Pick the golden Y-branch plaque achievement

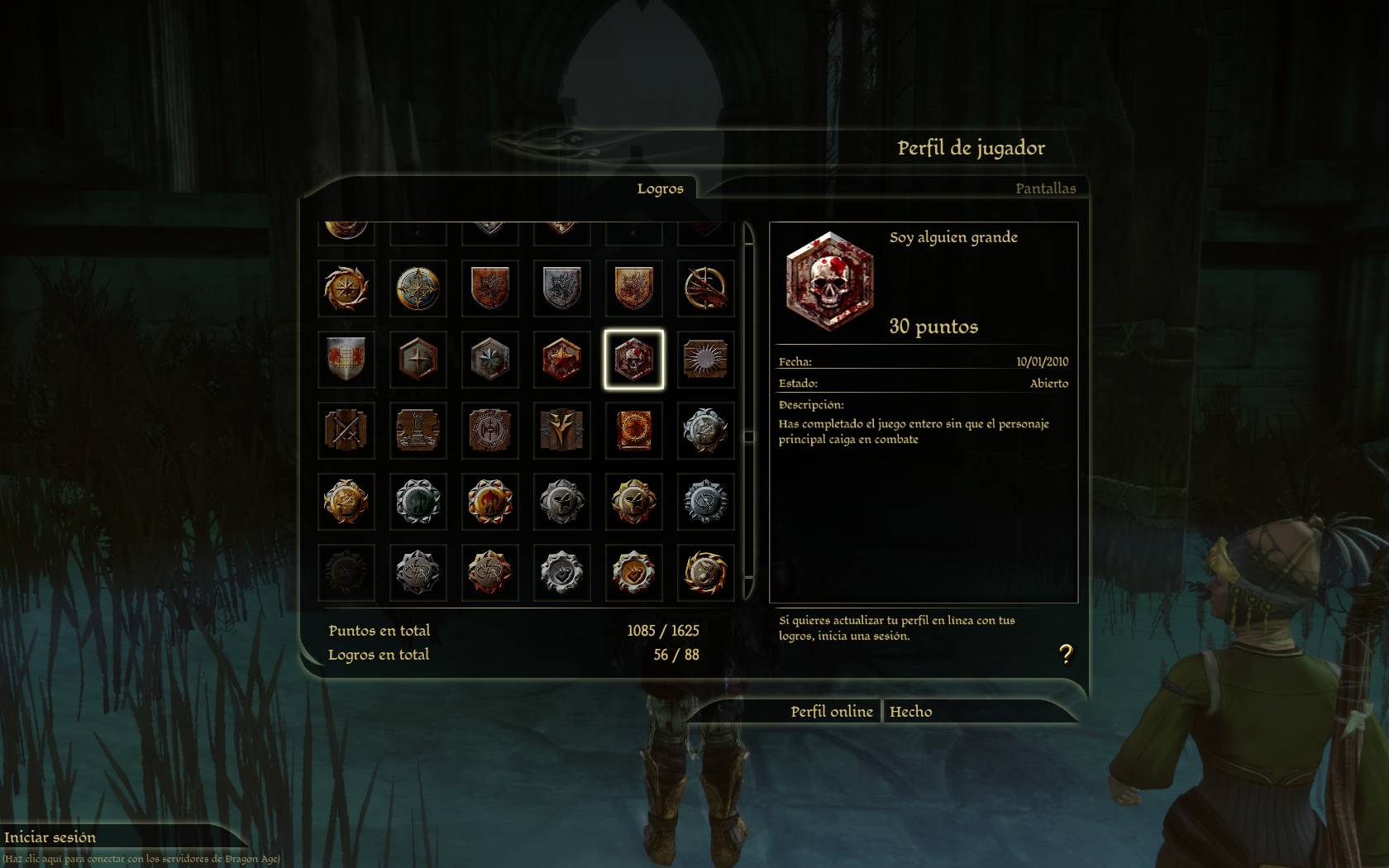[561, 431]
